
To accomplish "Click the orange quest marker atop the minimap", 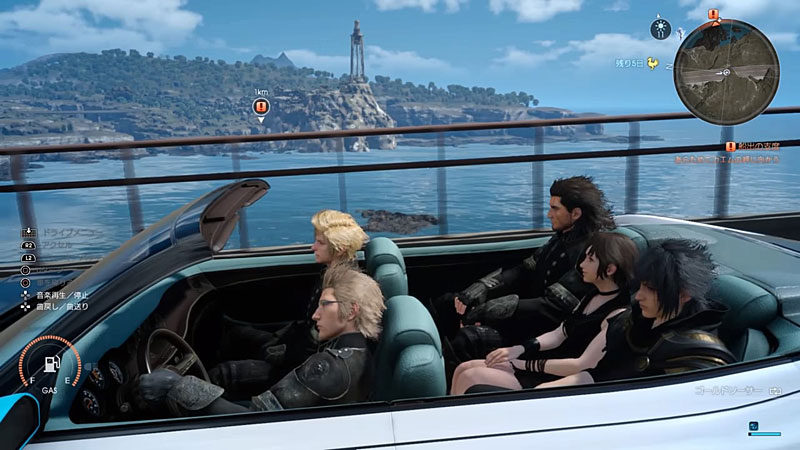I will (714, 15).
